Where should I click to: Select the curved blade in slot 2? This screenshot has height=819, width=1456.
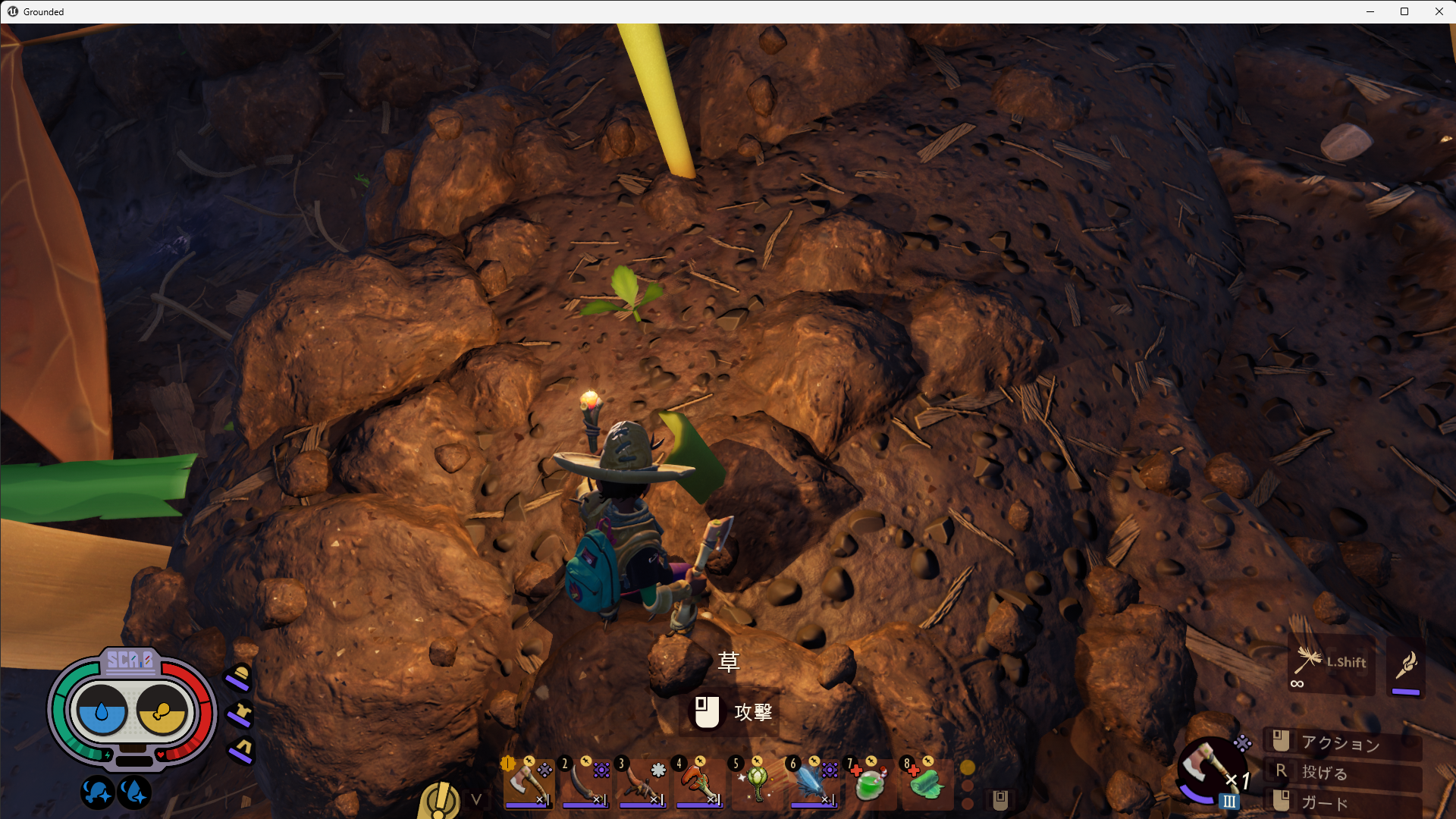click(584, 783)
